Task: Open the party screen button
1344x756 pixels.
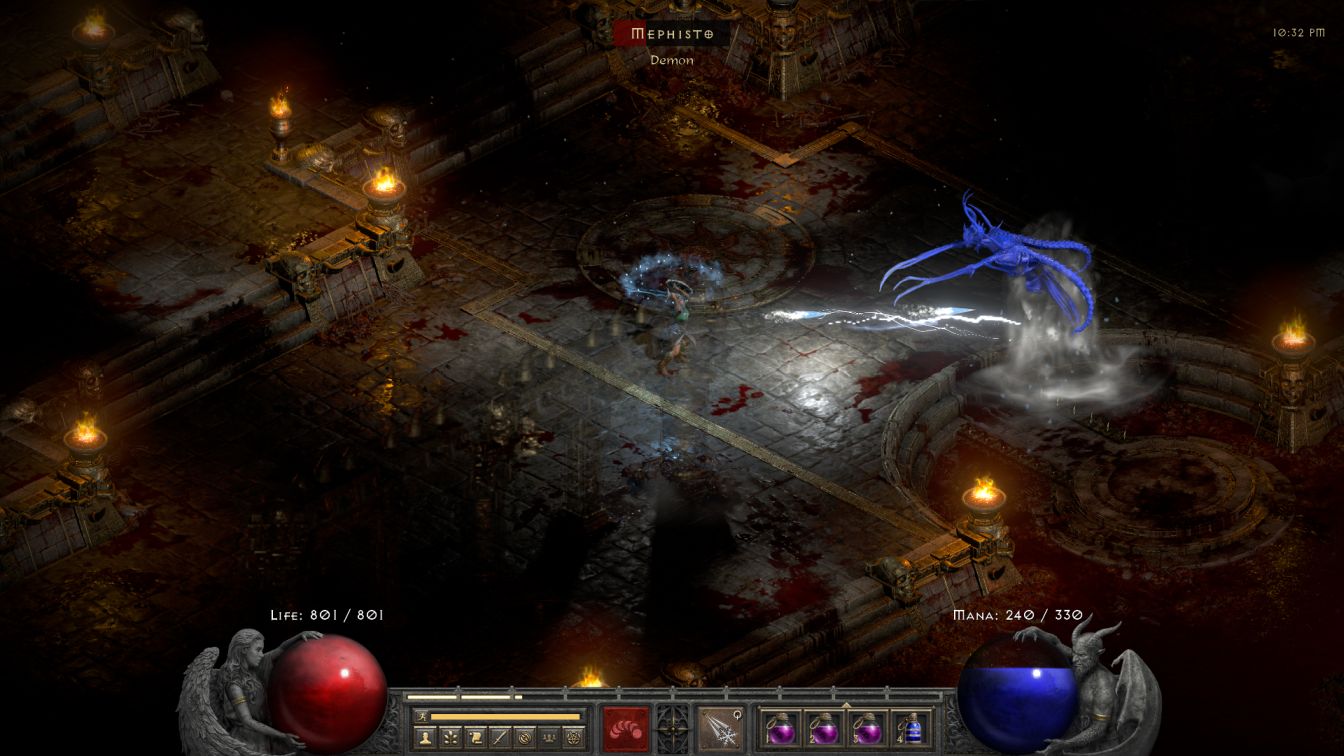Action: pyautogui.click(x=548, y=738)
